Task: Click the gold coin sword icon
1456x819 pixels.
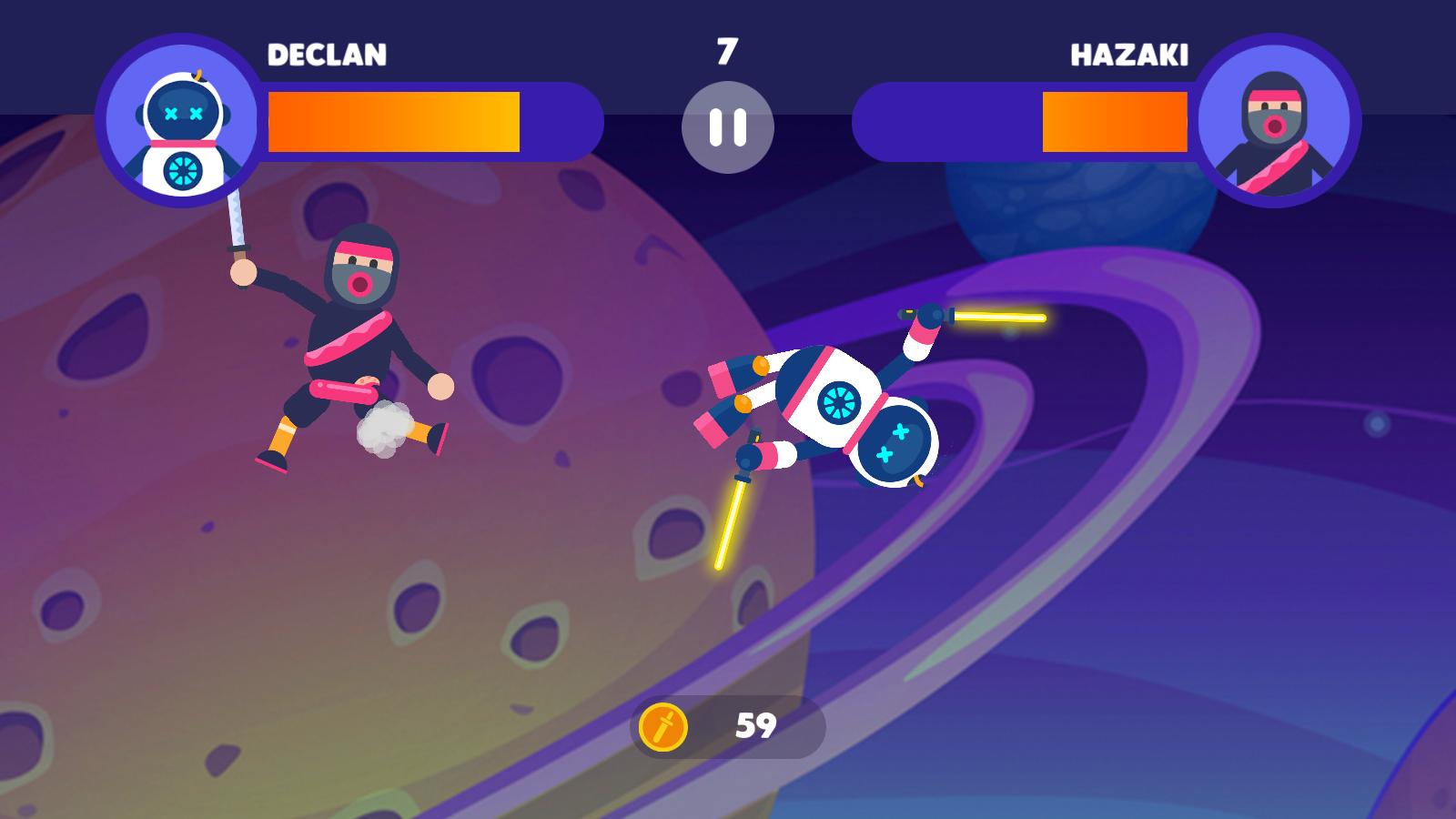Action: 665,725
